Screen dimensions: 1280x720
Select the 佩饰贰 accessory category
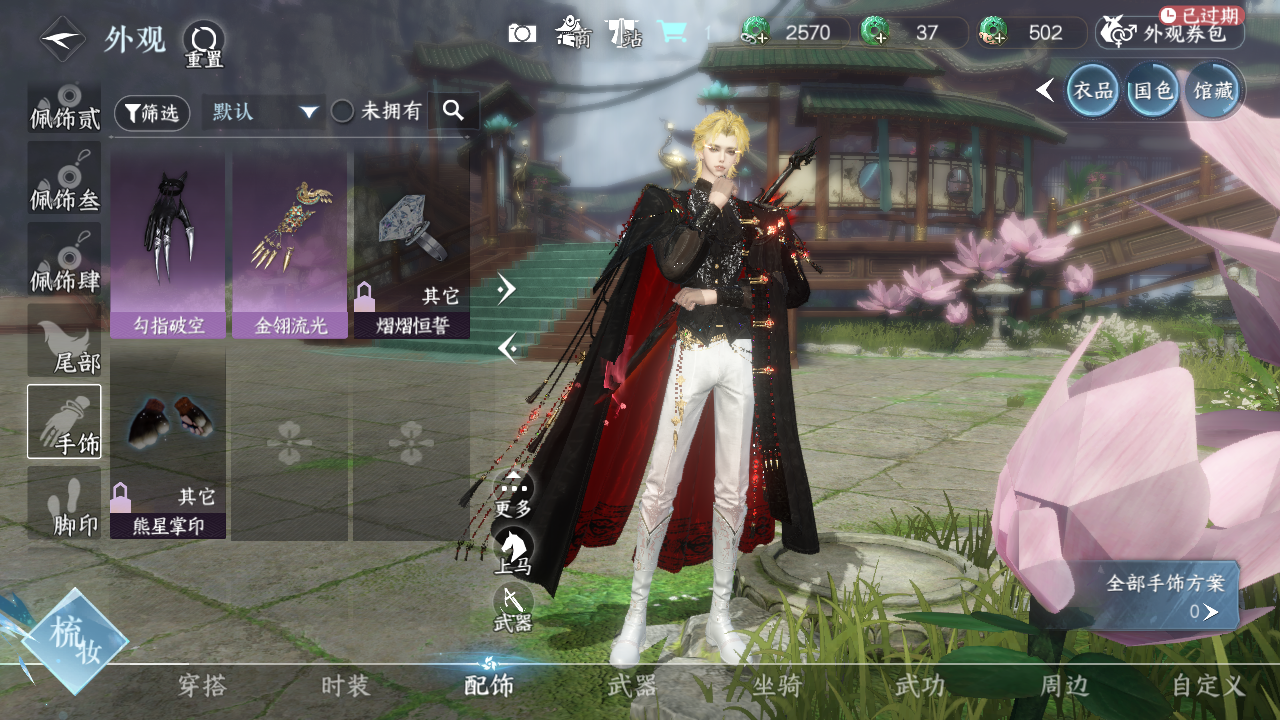point(64,107)
